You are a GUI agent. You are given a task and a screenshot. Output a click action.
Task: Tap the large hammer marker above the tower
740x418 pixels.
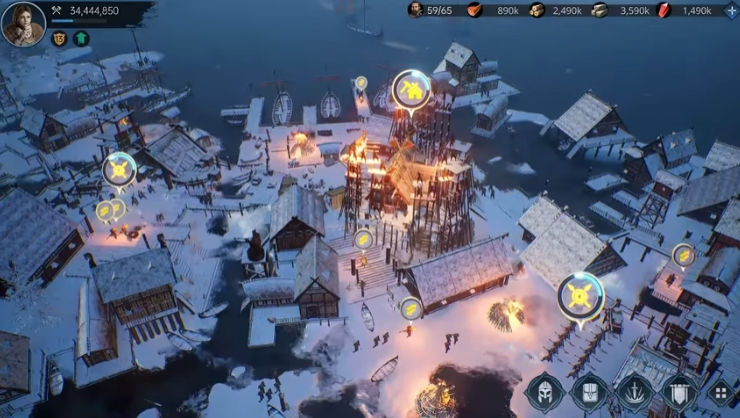[411, 91]
